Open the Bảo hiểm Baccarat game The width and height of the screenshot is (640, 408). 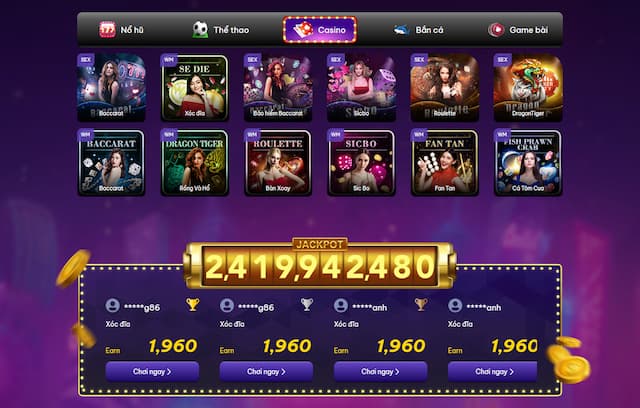click(x=277, y=88)
